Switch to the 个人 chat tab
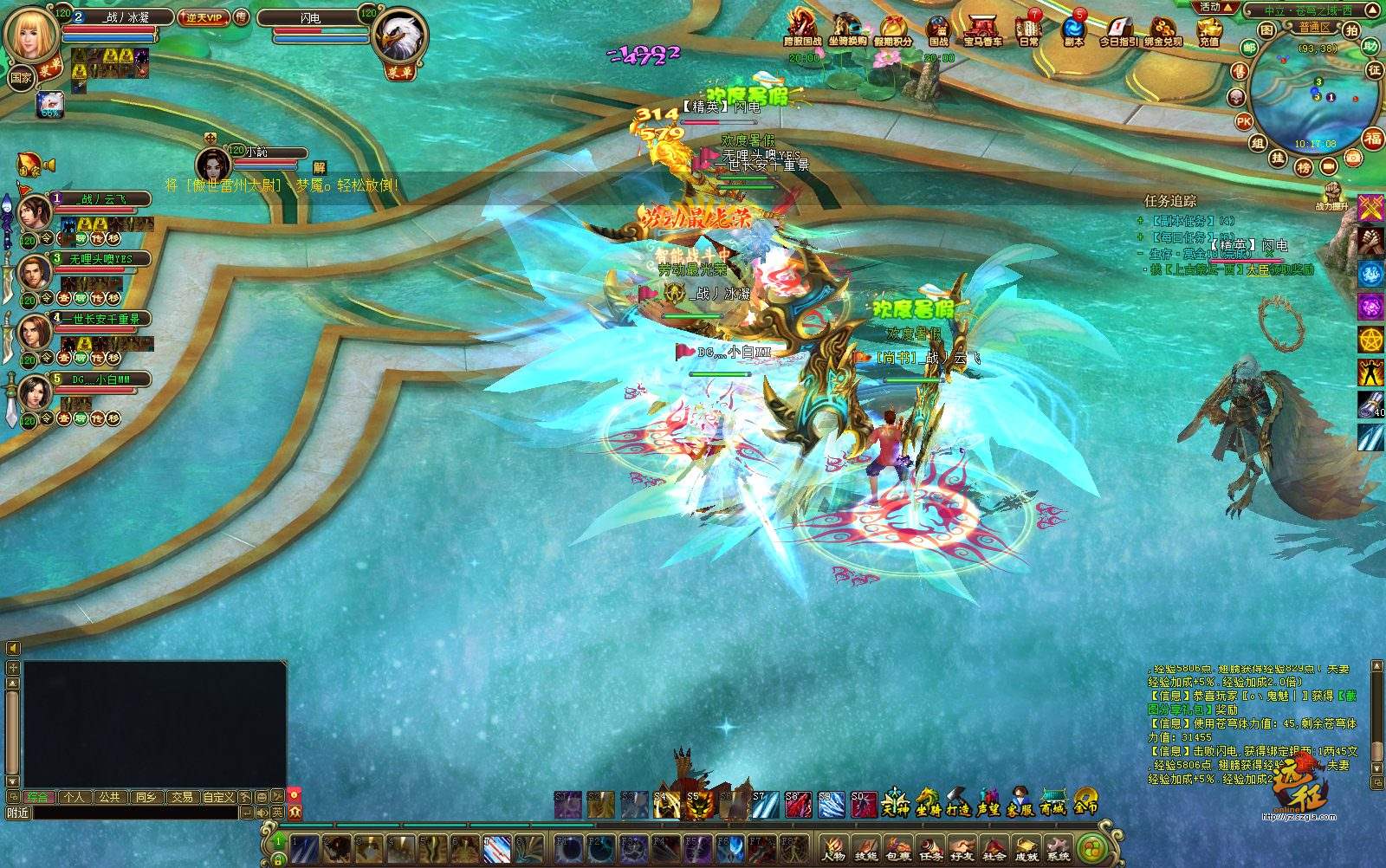Viewport: 1386px width, 868px height. click(x=73, y=797)
